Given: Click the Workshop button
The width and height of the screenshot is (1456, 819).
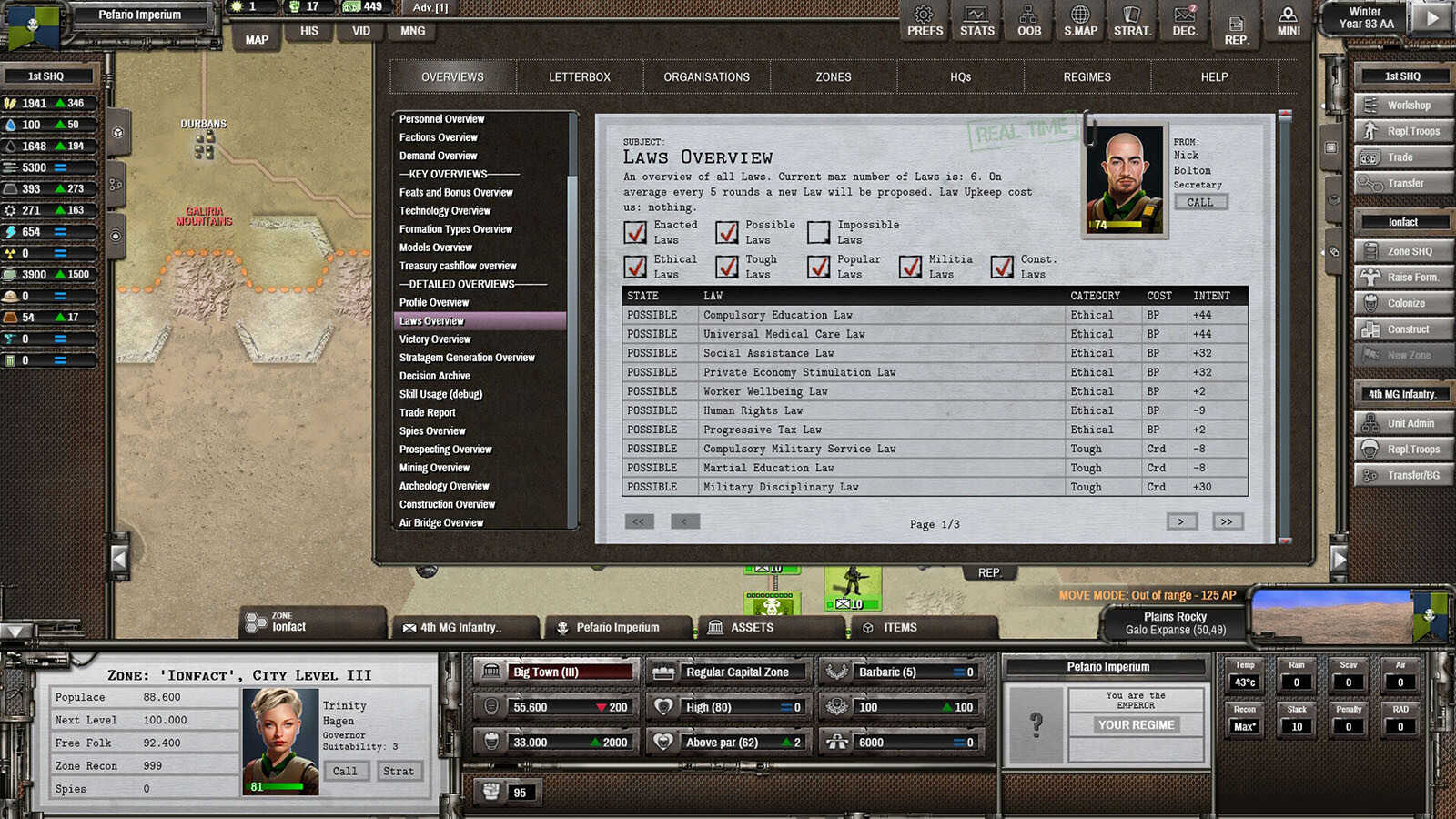Looking at the screenshot, I should coord(1402,106).
